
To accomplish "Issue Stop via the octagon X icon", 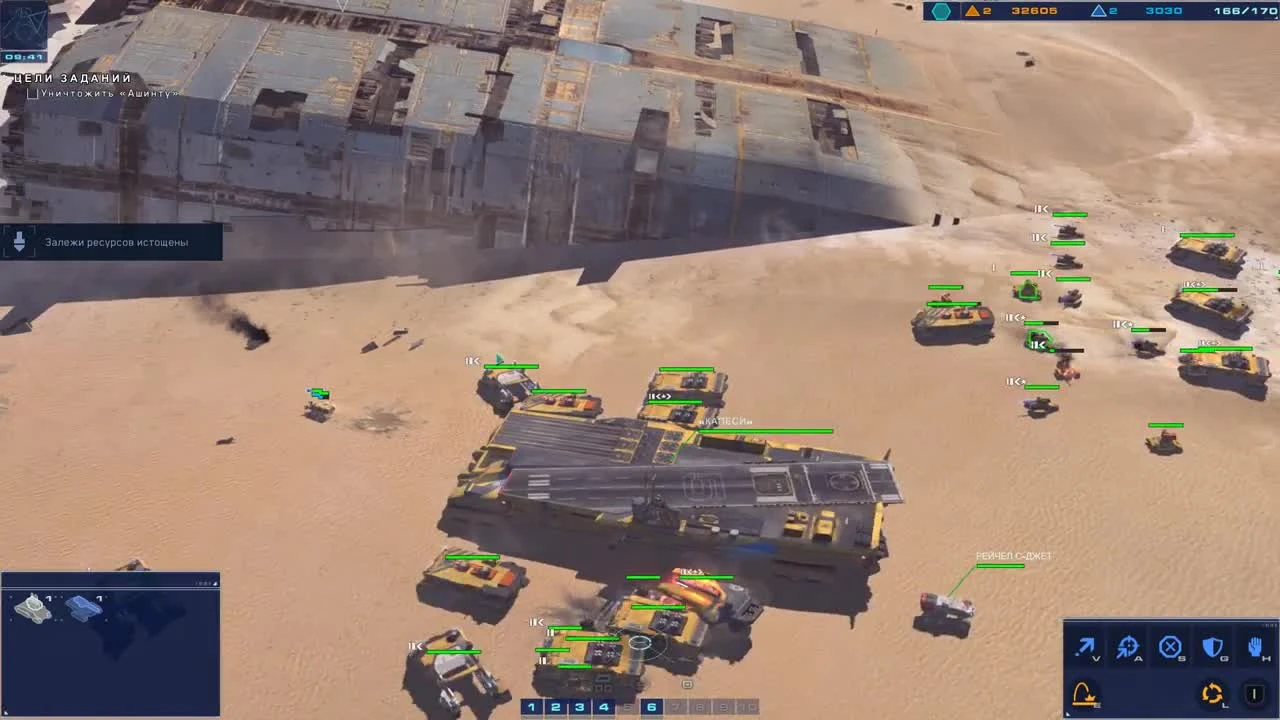I will 1170,646.
